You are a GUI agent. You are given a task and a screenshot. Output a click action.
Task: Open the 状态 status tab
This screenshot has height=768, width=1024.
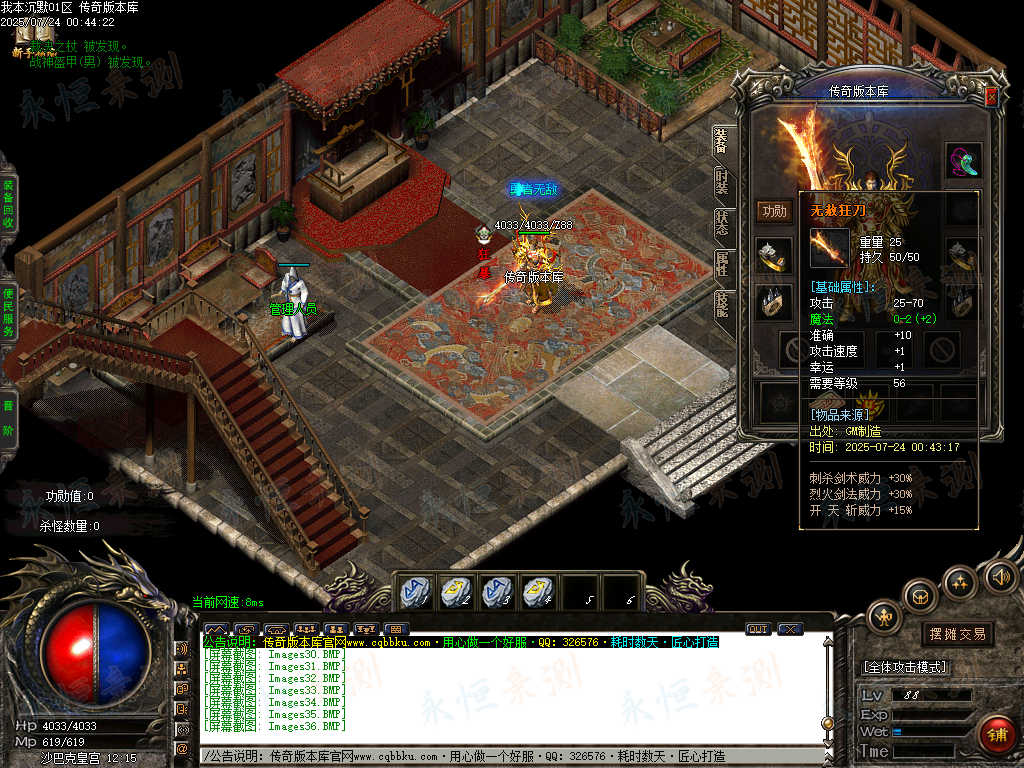pyautogui.click(x=722, y=222)
